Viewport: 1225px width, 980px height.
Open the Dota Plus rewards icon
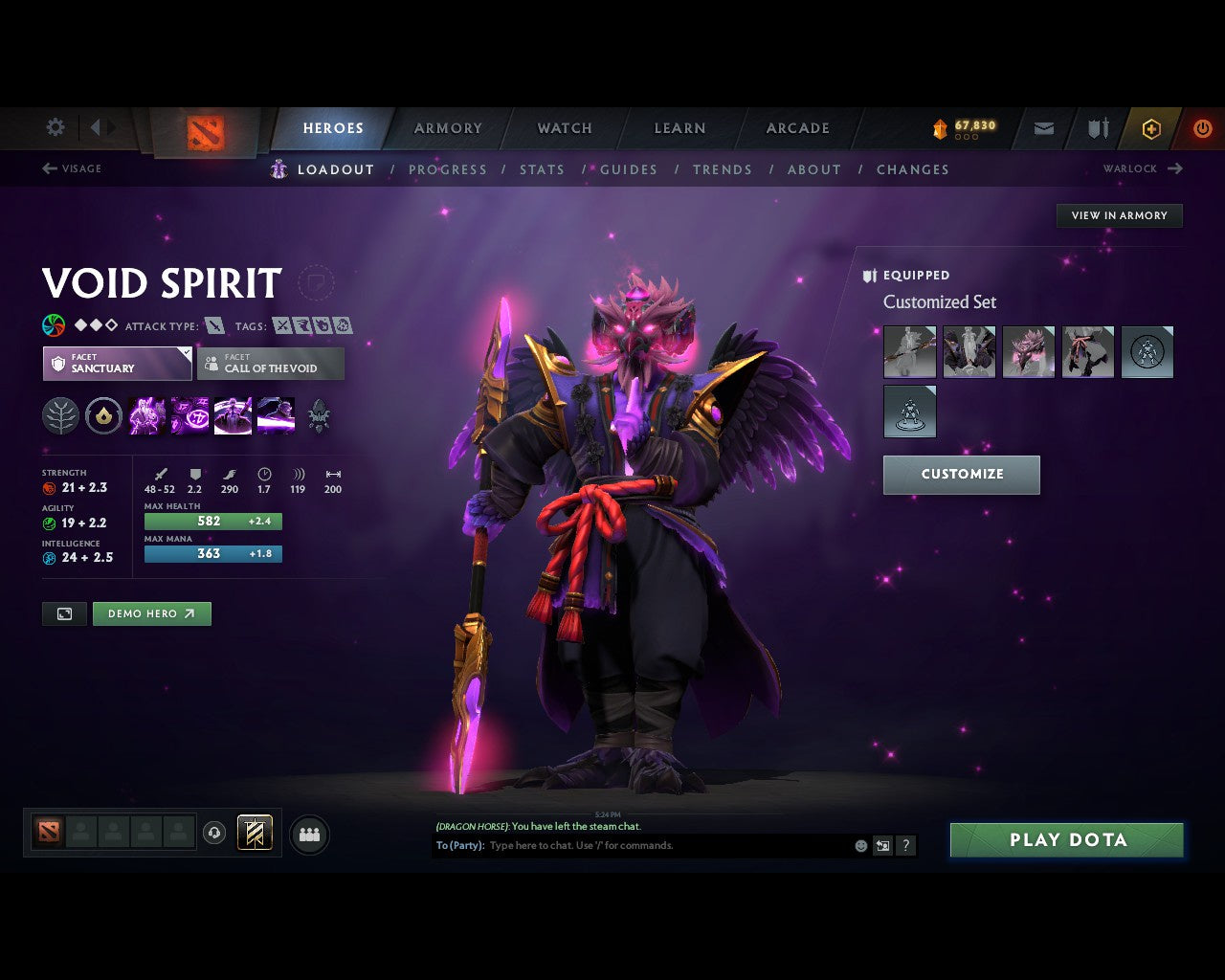click(1151, 128)
